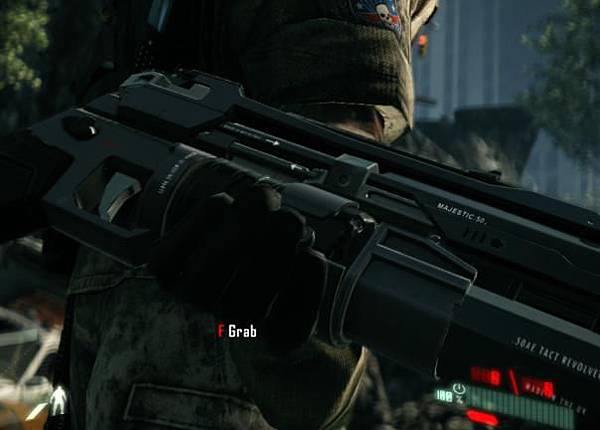The image size is (600, 430).
Task: Click the suit energy power icon
Action: [x=458, y=389]
